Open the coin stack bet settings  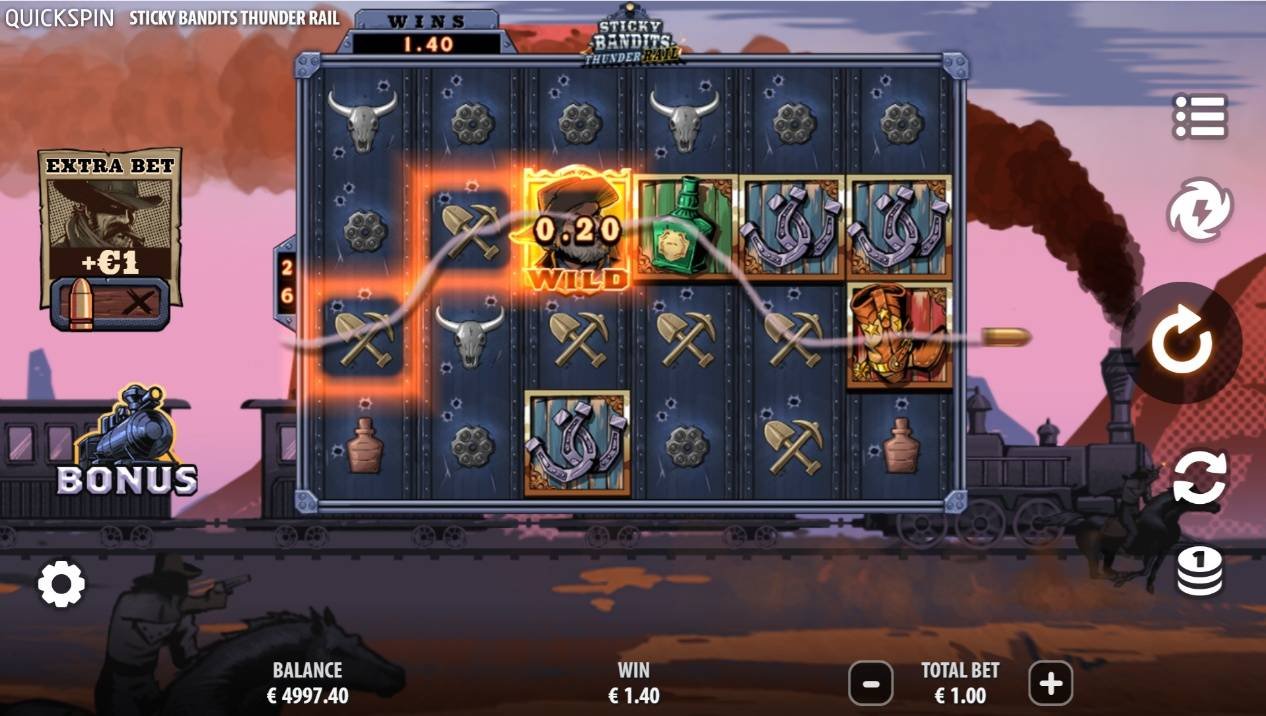[1199, 571]
